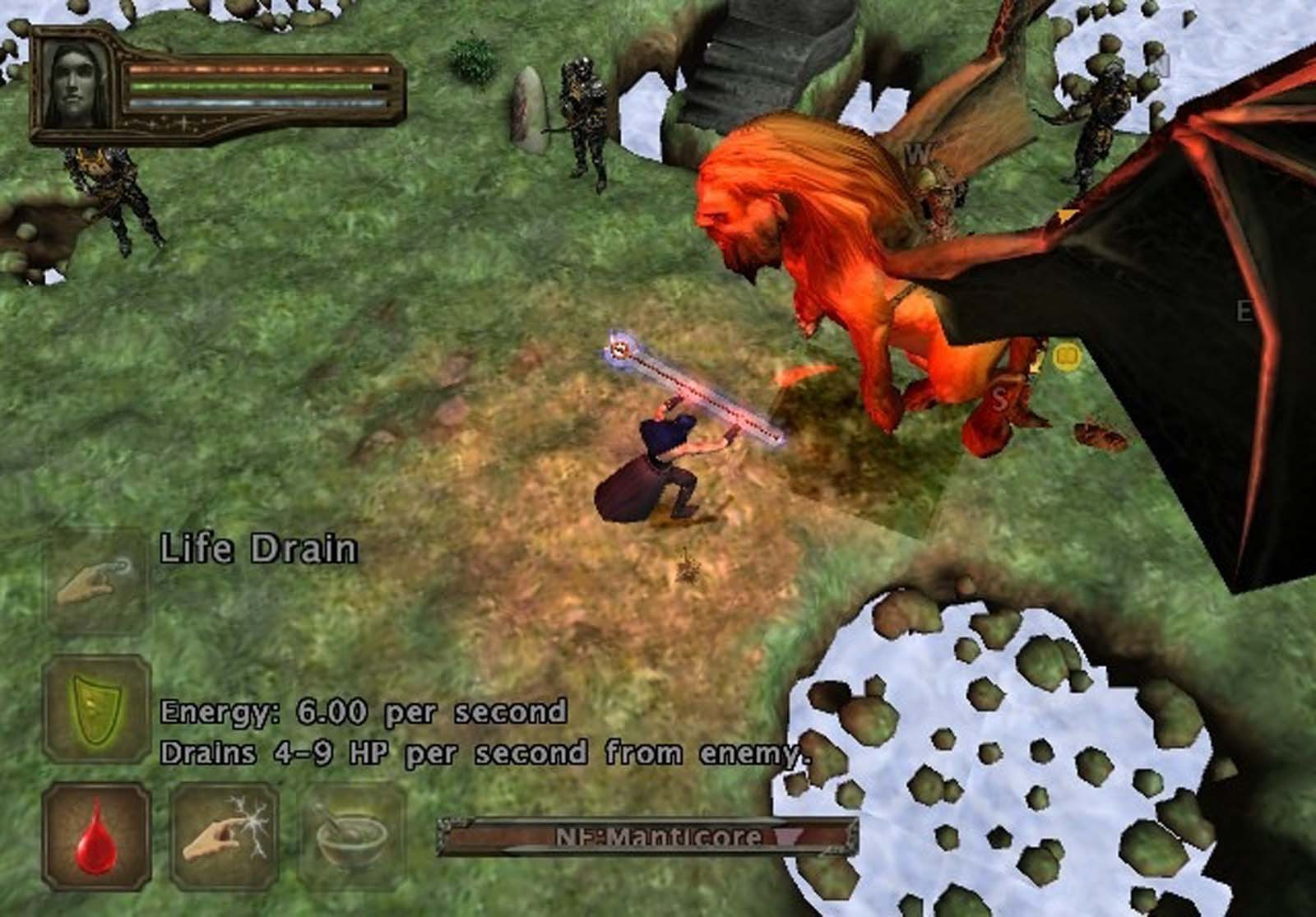
Task: Click the W compass marker near the manticore
Action: tap(917, 153)
